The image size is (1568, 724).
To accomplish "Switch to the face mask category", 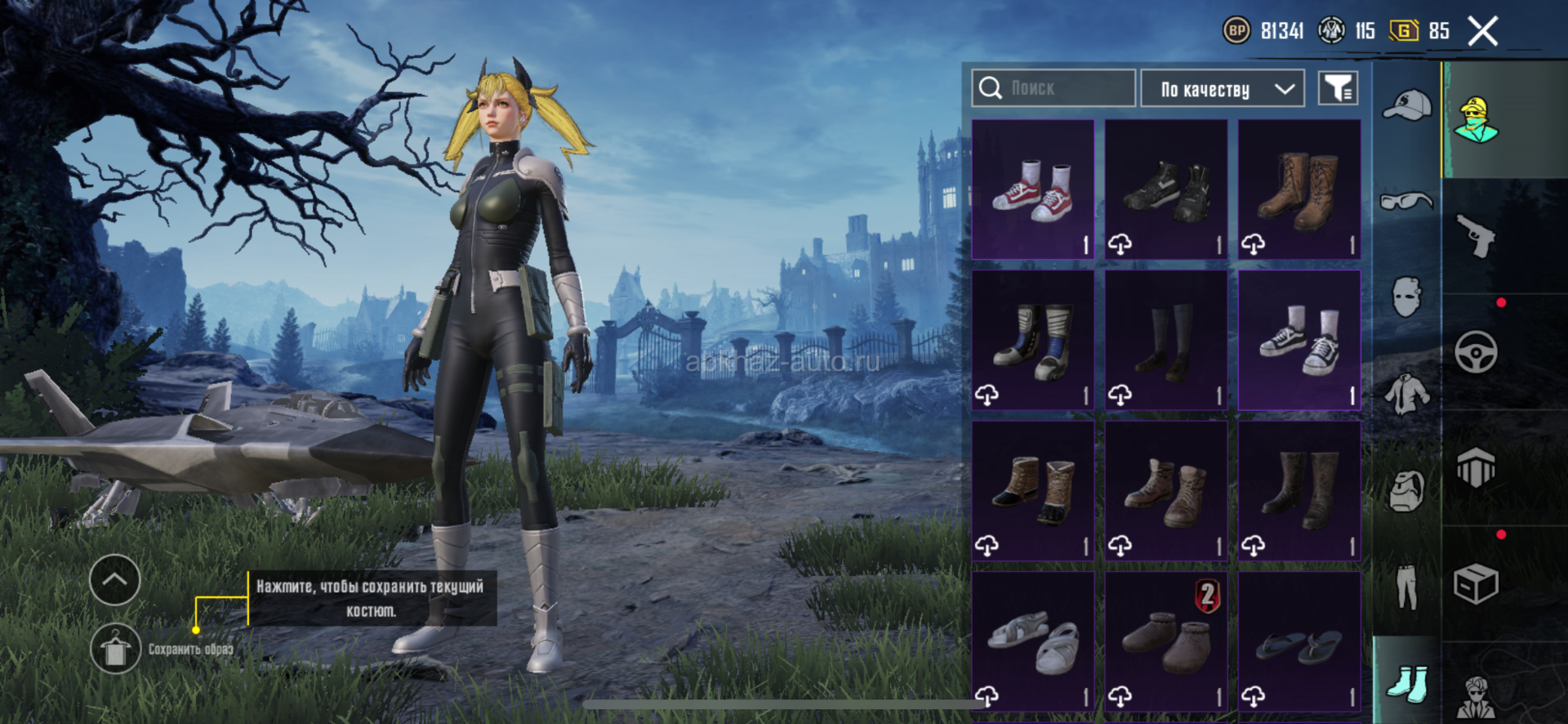I will 1407,296.
